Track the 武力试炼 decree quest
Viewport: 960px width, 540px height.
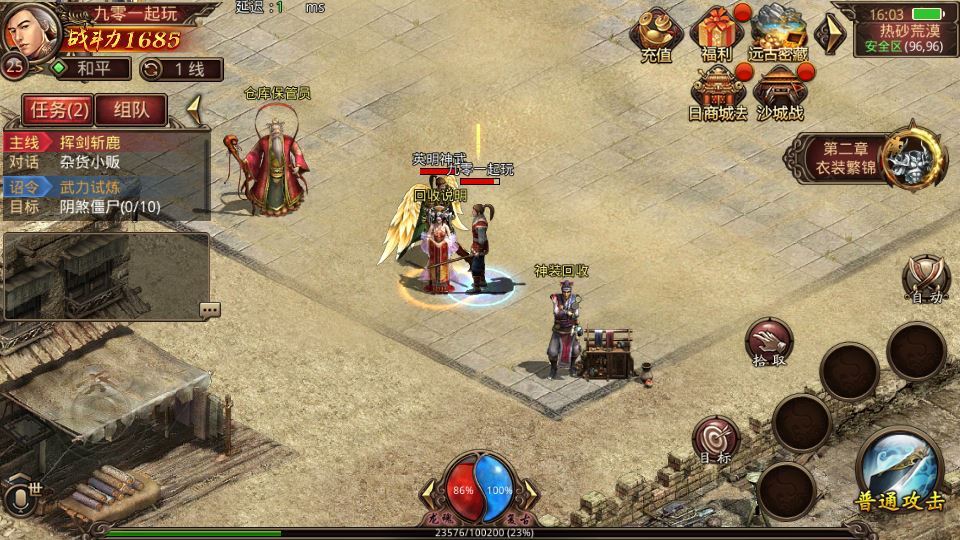[x=105, y=186]
